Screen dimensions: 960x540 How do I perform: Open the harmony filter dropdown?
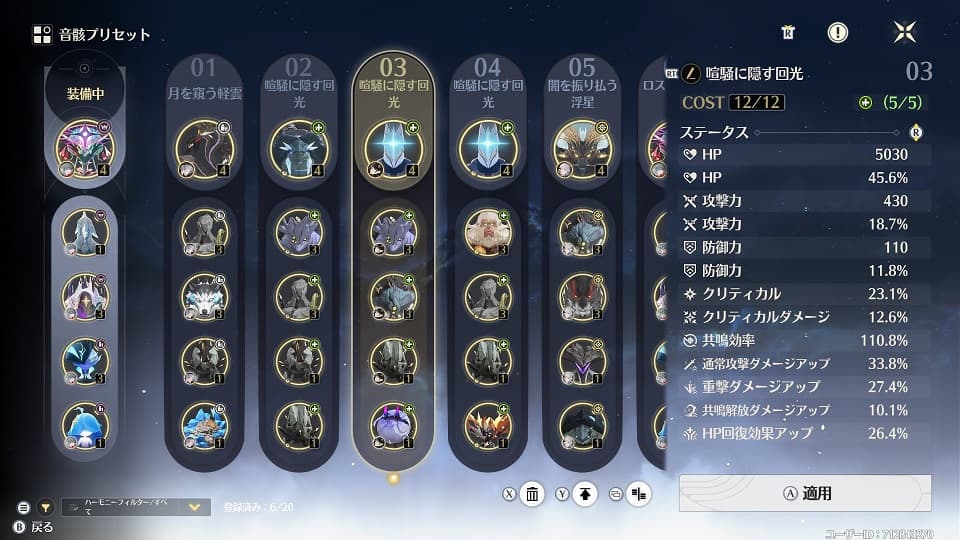pyautogui.click(x=195, y=507)
